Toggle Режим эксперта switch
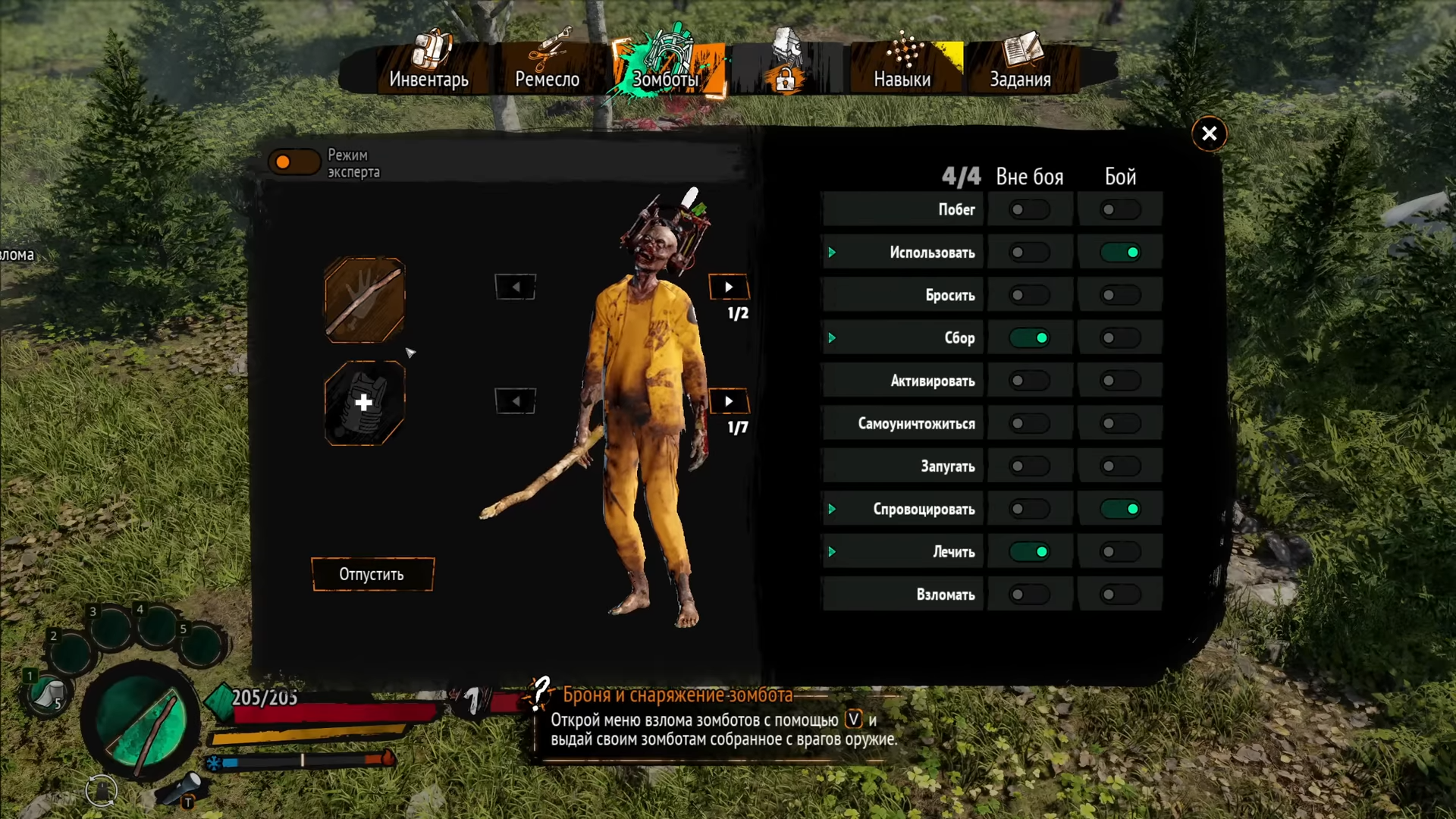This screenshot has height=819, width=1456. point(293,162)
